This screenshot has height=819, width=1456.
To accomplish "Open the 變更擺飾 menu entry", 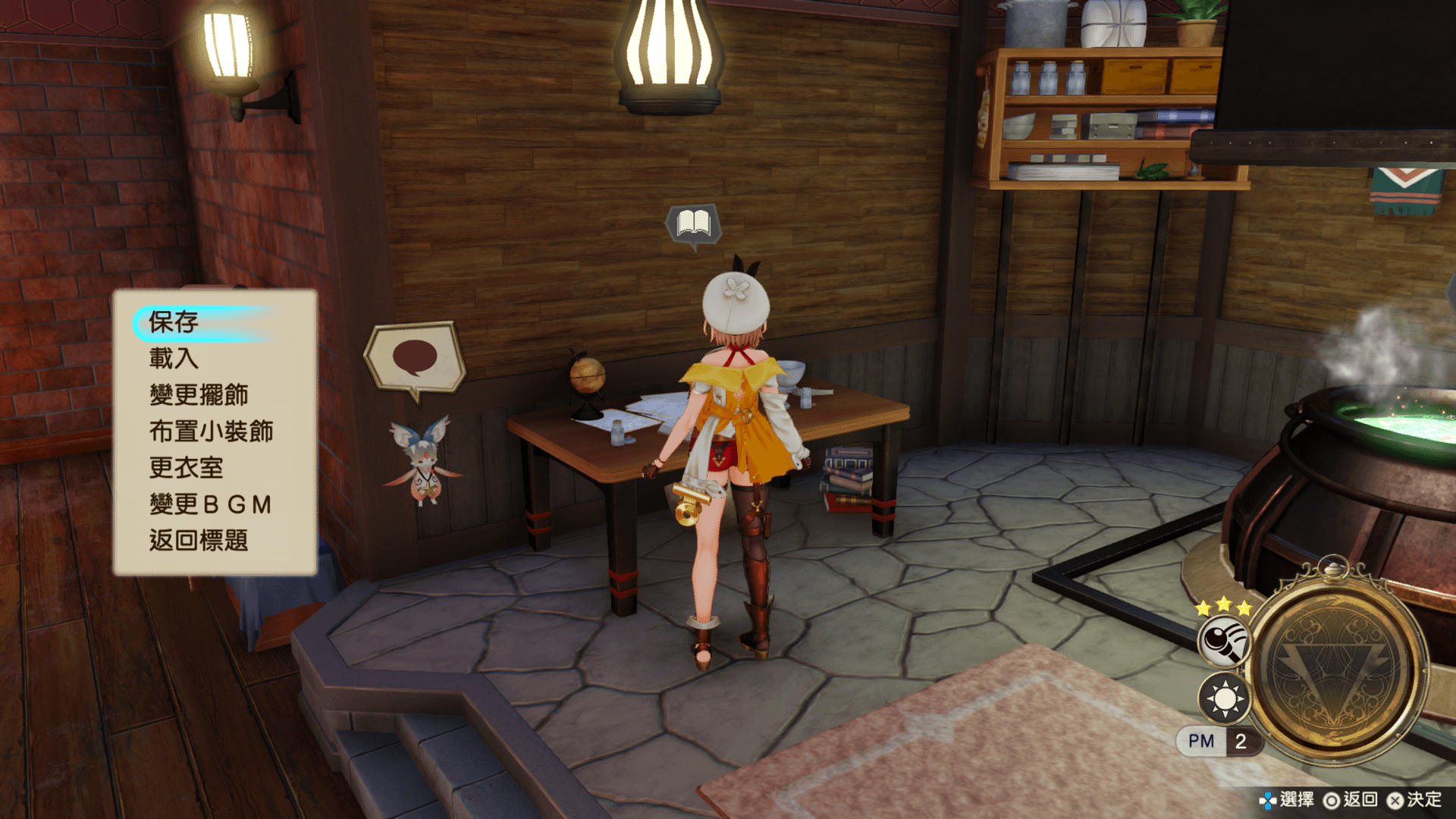I will [199, 395].
